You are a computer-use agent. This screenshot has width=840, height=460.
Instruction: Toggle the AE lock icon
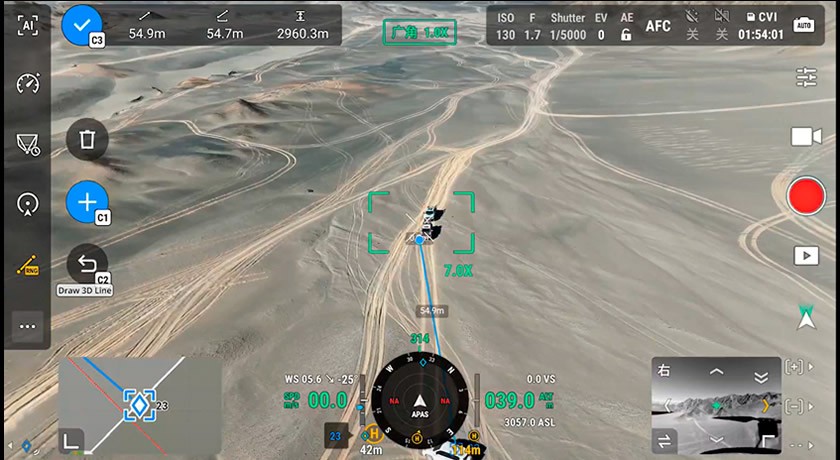pyautogui.click(x=627, y=26)
